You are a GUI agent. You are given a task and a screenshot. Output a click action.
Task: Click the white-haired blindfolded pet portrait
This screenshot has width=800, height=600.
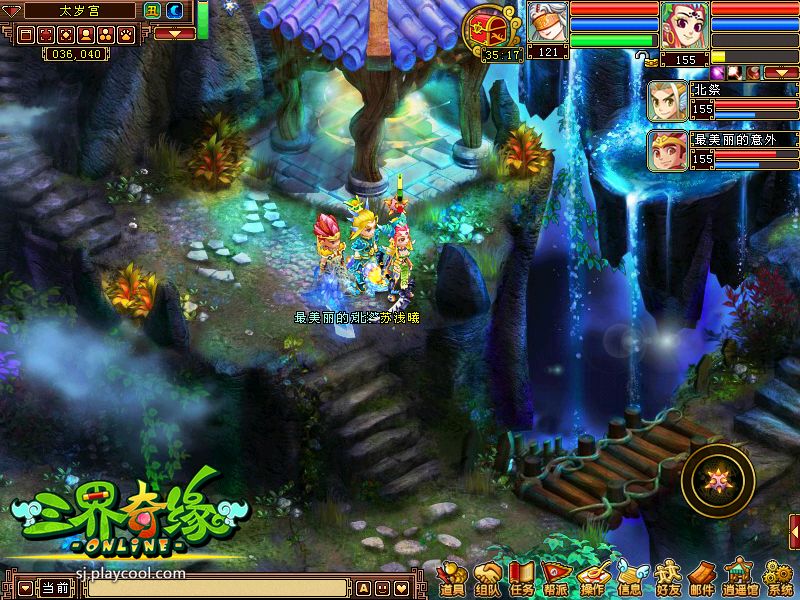[548, 22]
